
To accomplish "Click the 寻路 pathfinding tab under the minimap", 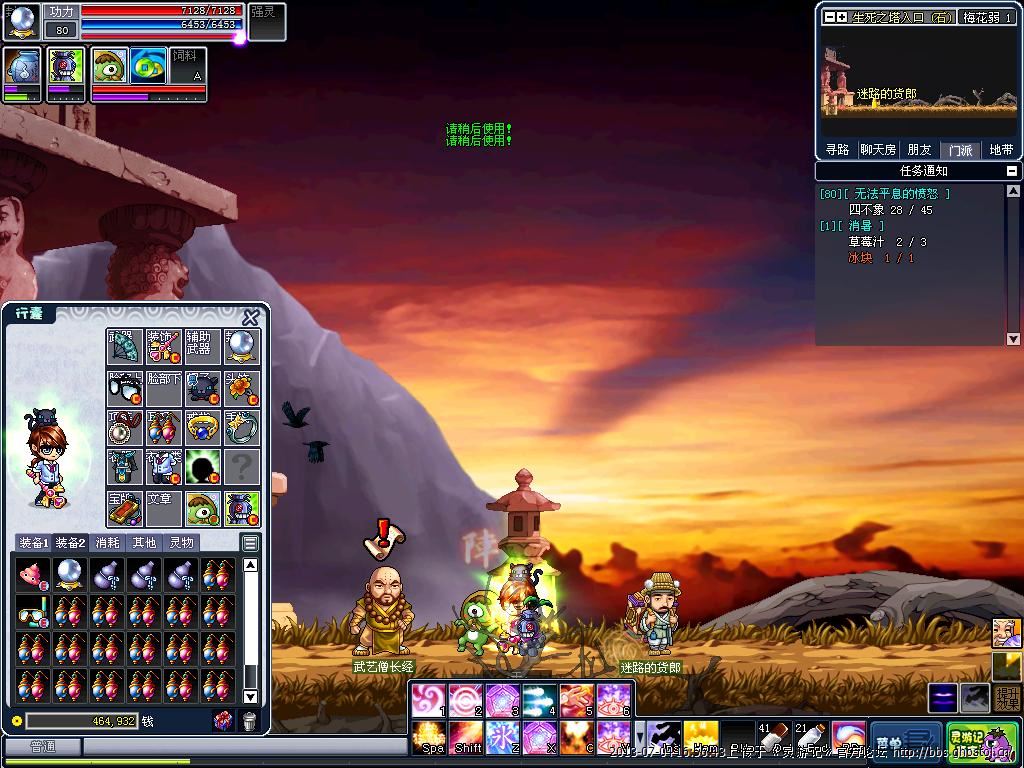I will [837, 150].
